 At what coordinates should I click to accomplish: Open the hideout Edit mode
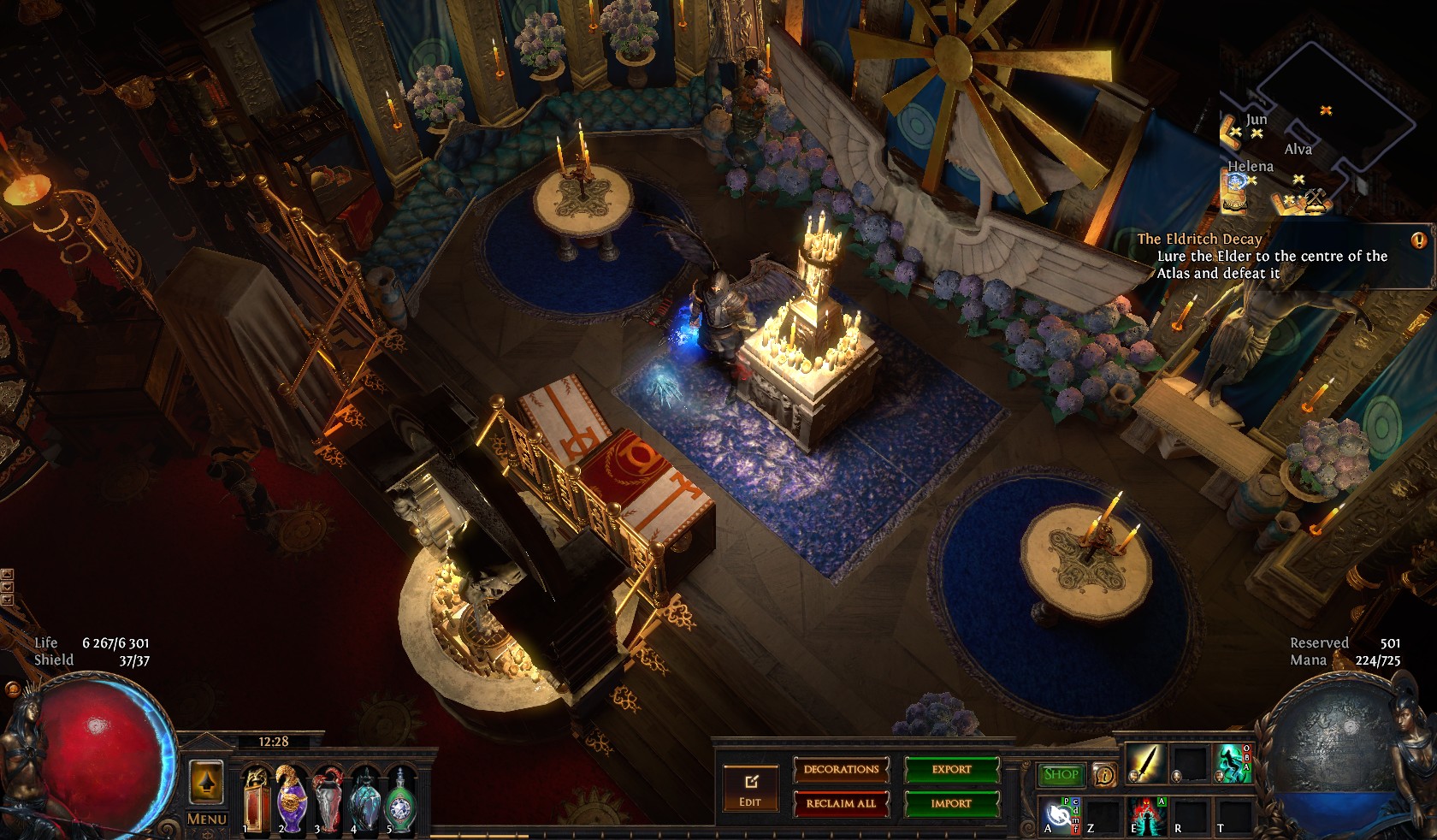[x=750, y=789]
